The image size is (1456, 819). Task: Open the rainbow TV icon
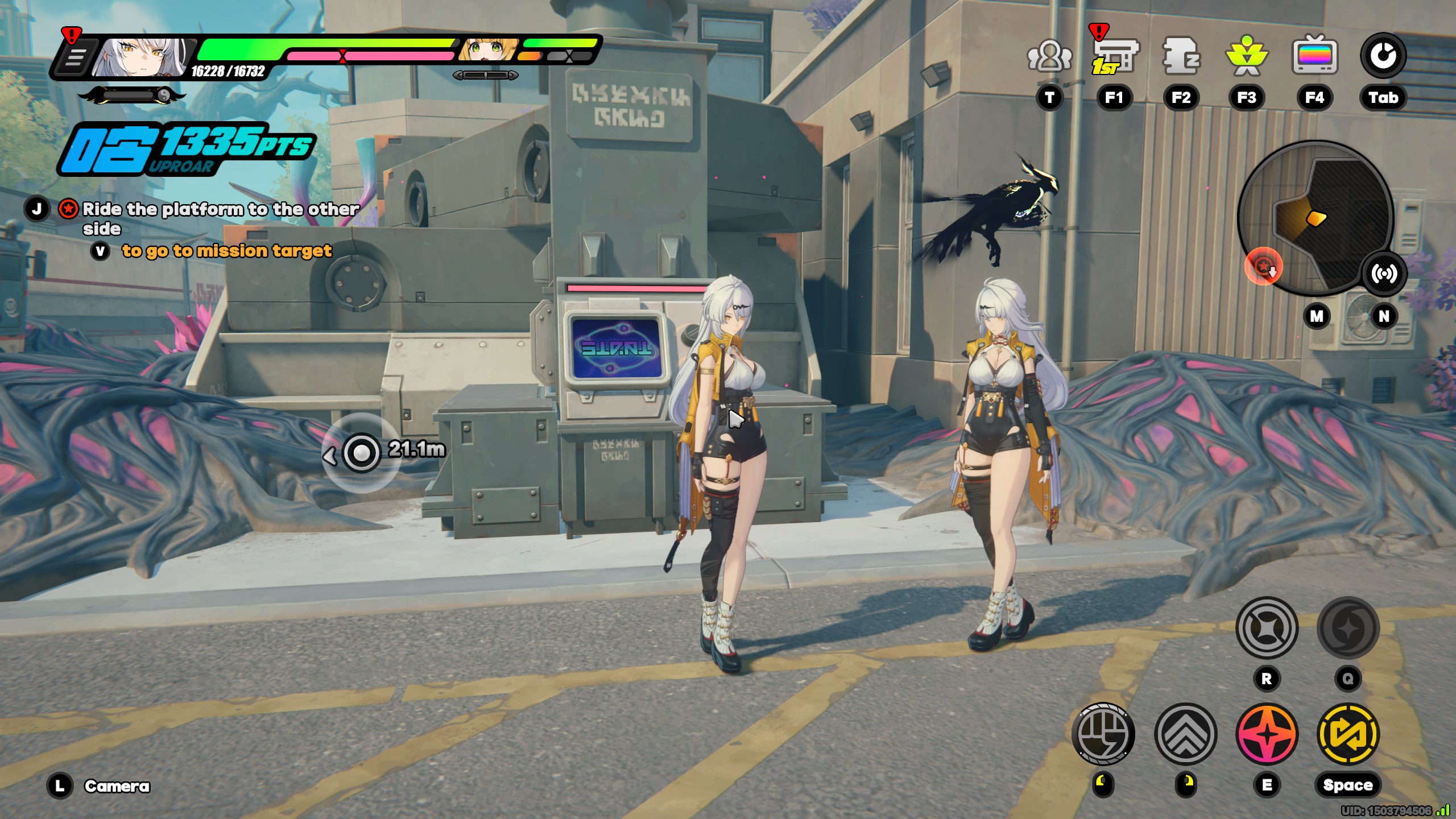point(1314,57)
